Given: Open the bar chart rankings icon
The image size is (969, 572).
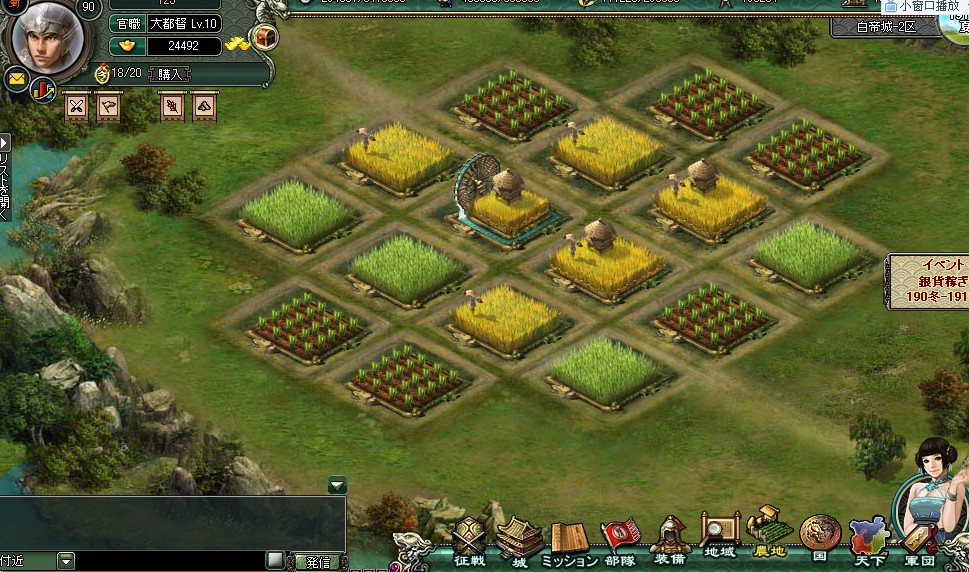Looking at the screenshot, I should (x=43, y=89).
